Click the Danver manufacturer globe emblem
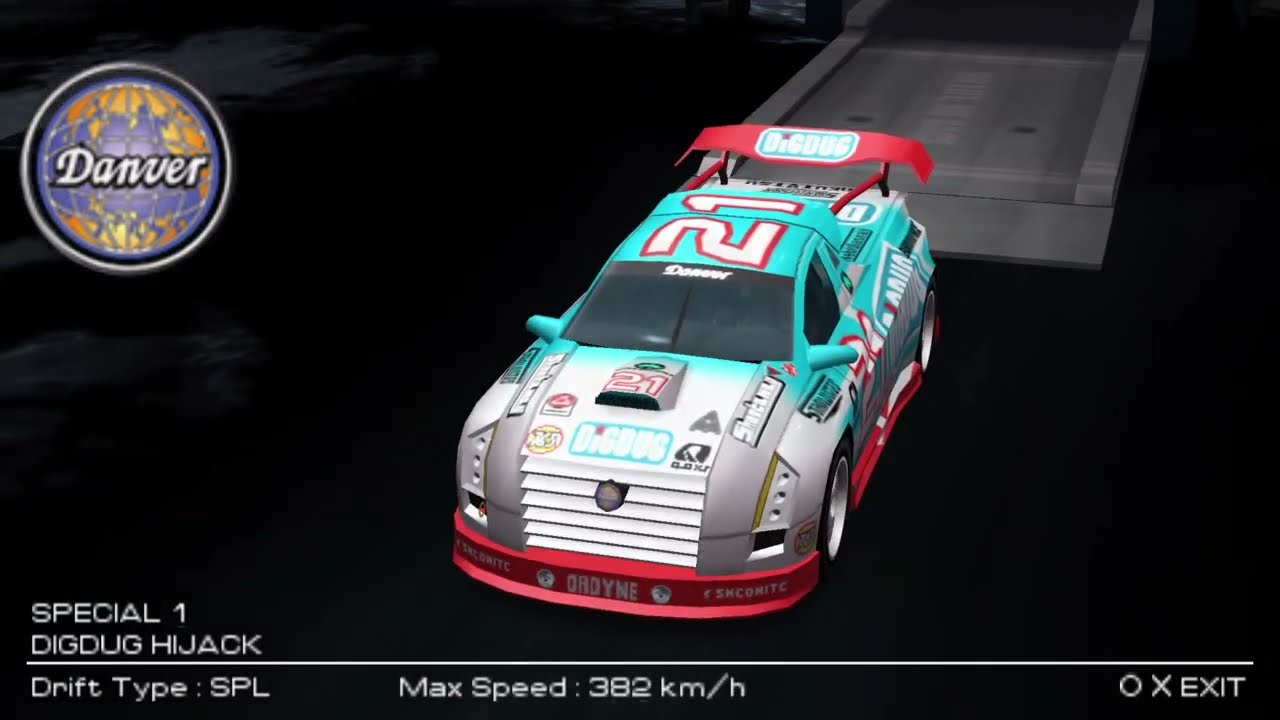The height and width of the screenshot is (720, 1280). (126, 168)
